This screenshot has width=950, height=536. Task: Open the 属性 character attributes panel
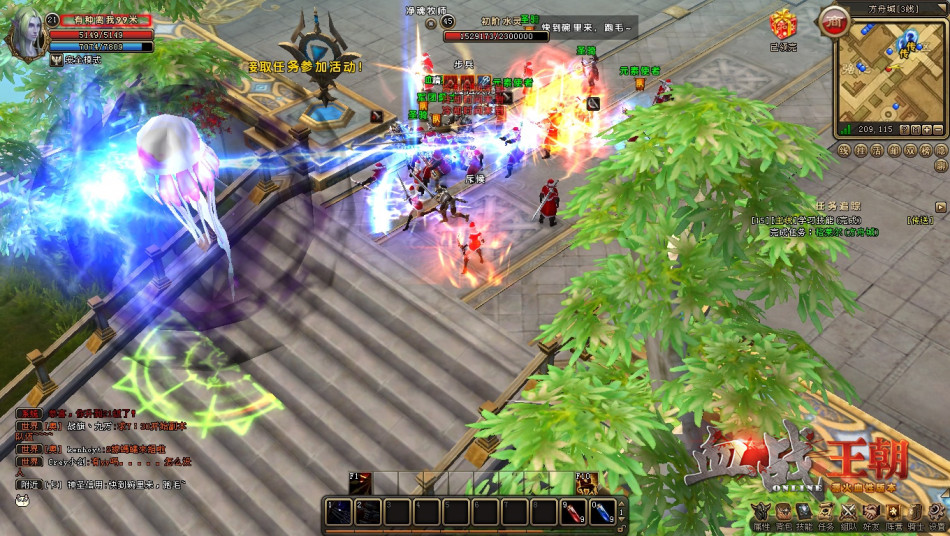761,513
